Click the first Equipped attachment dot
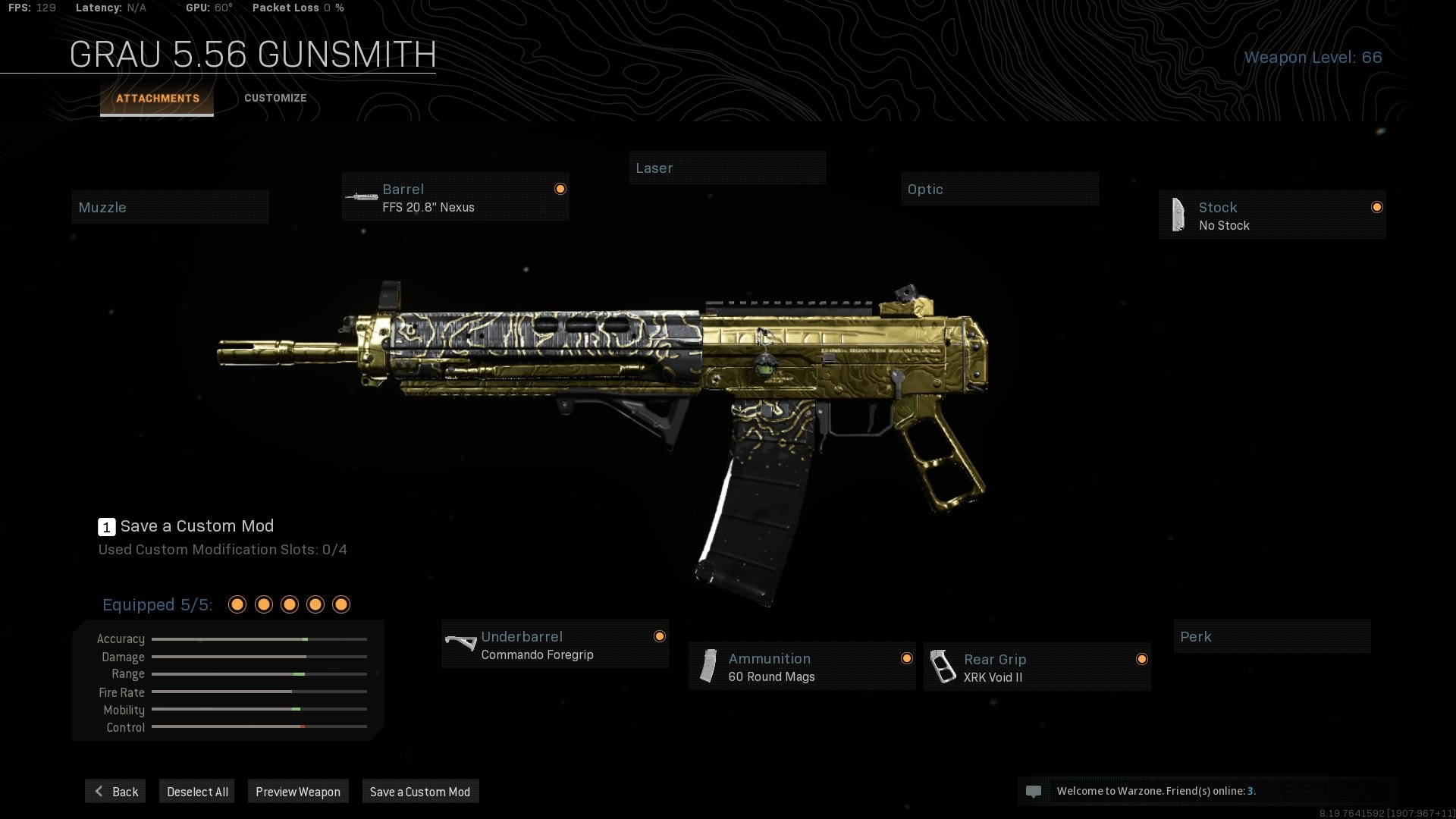Image resolution: width=1456 pixels, height=819 pixels. pyautogui.click(x=237, y=604)
